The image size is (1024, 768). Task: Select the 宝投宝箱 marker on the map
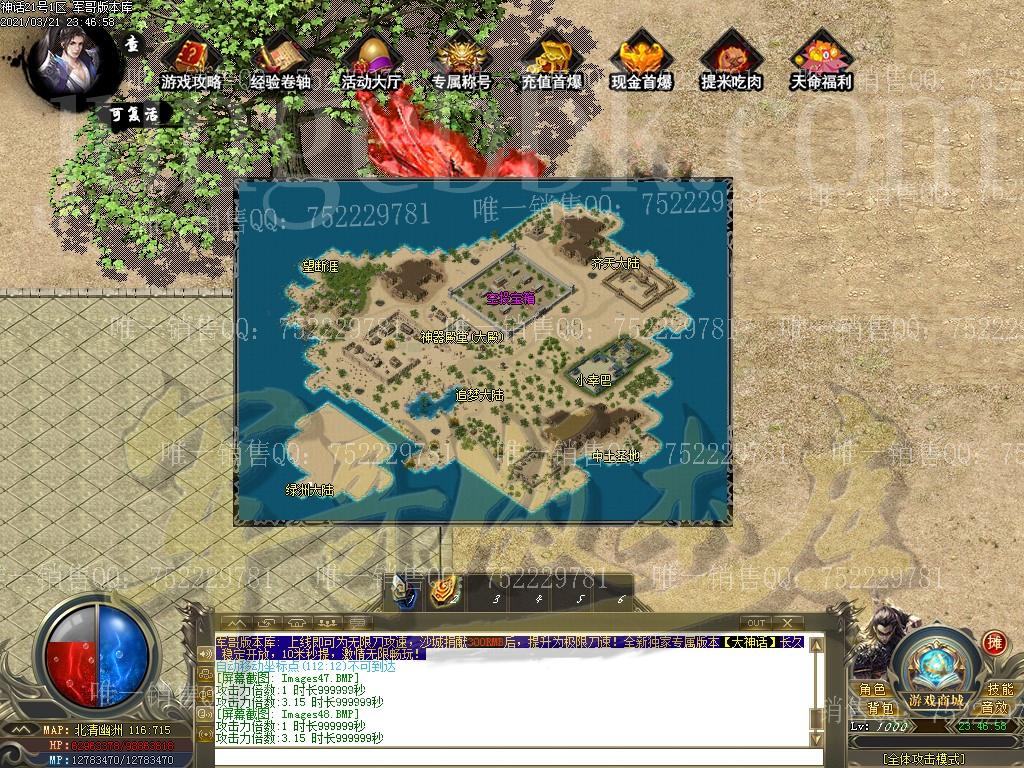coord(510,298)
